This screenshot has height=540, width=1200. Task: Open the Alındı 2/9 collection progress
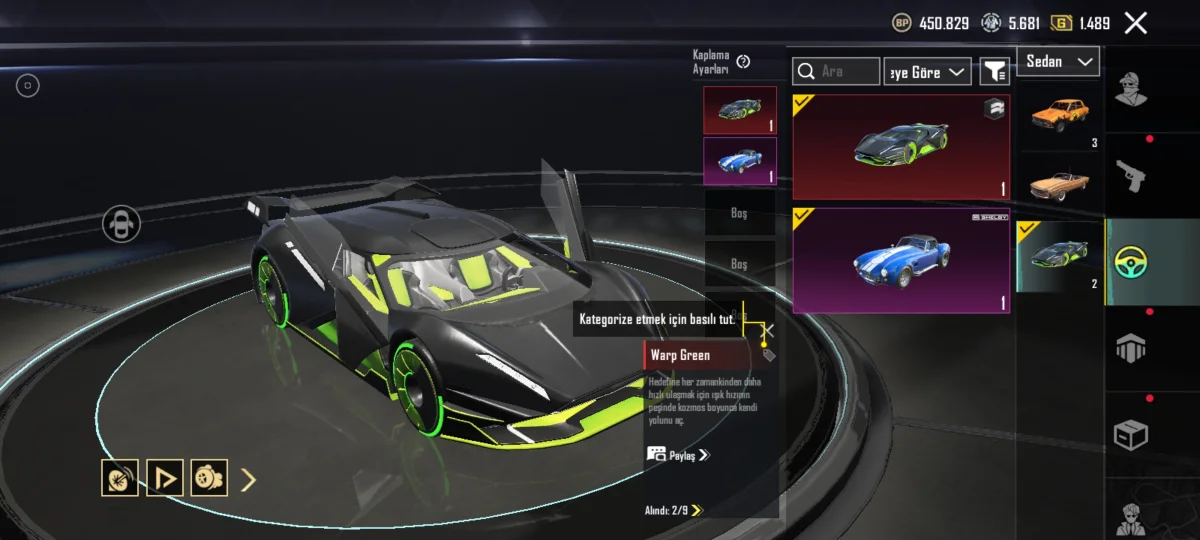674,510
